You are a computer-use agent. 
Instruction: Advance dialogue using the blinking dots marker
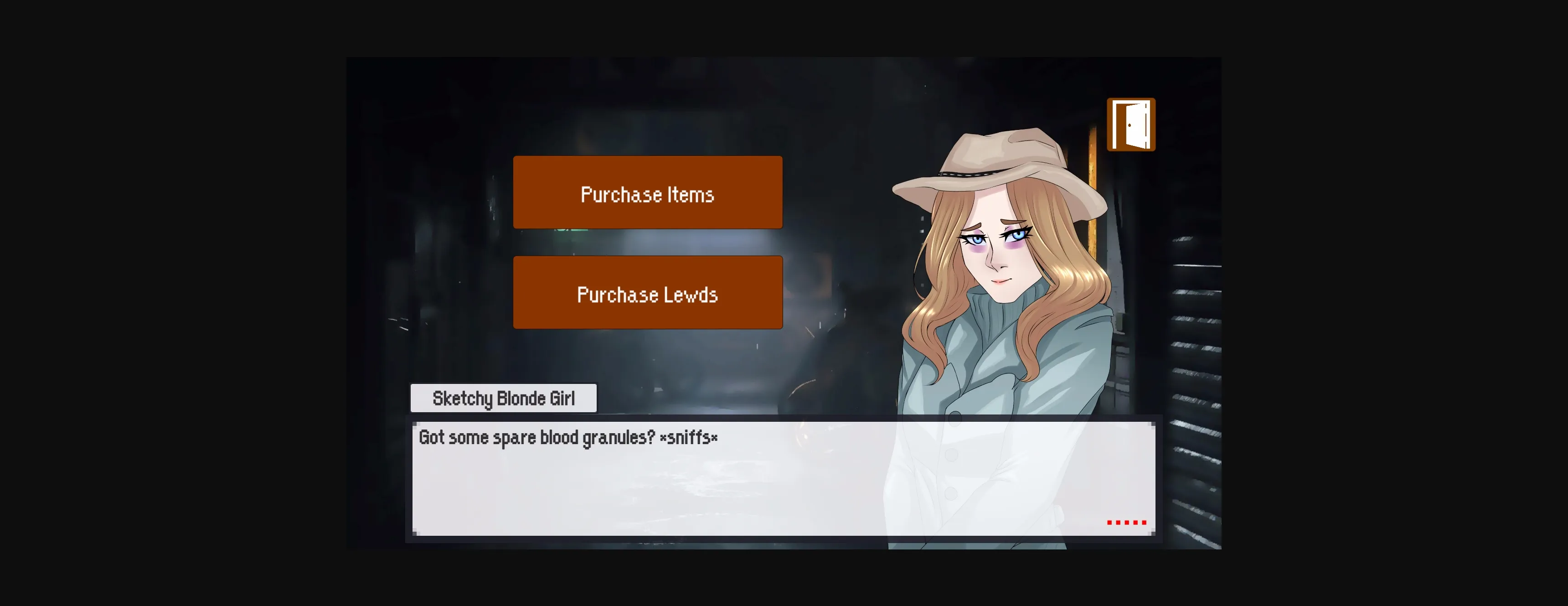point(1127,523)
